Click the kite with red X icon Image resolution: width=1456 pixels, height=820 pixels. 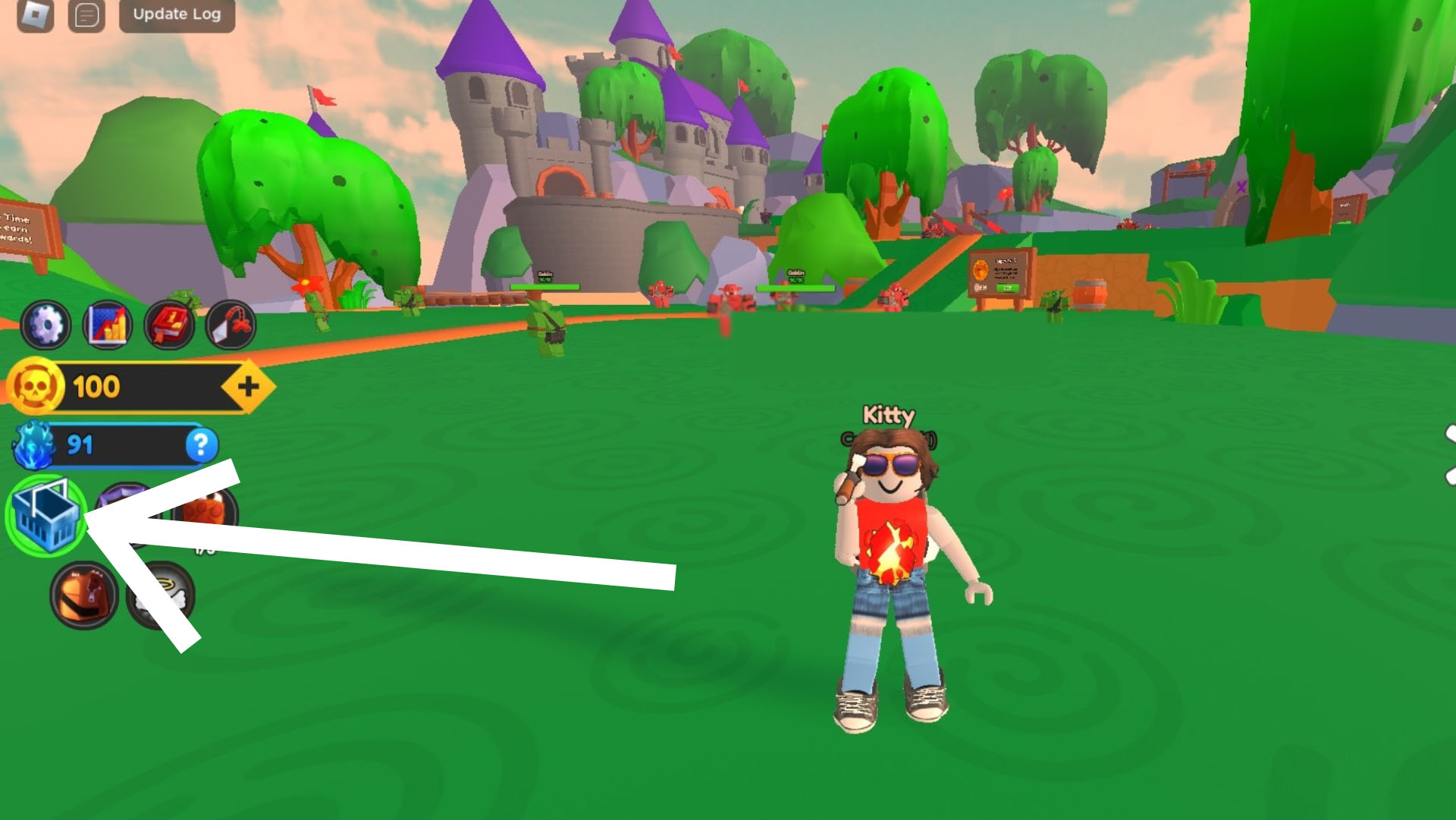pyautogui.click(x=231, y=326)
